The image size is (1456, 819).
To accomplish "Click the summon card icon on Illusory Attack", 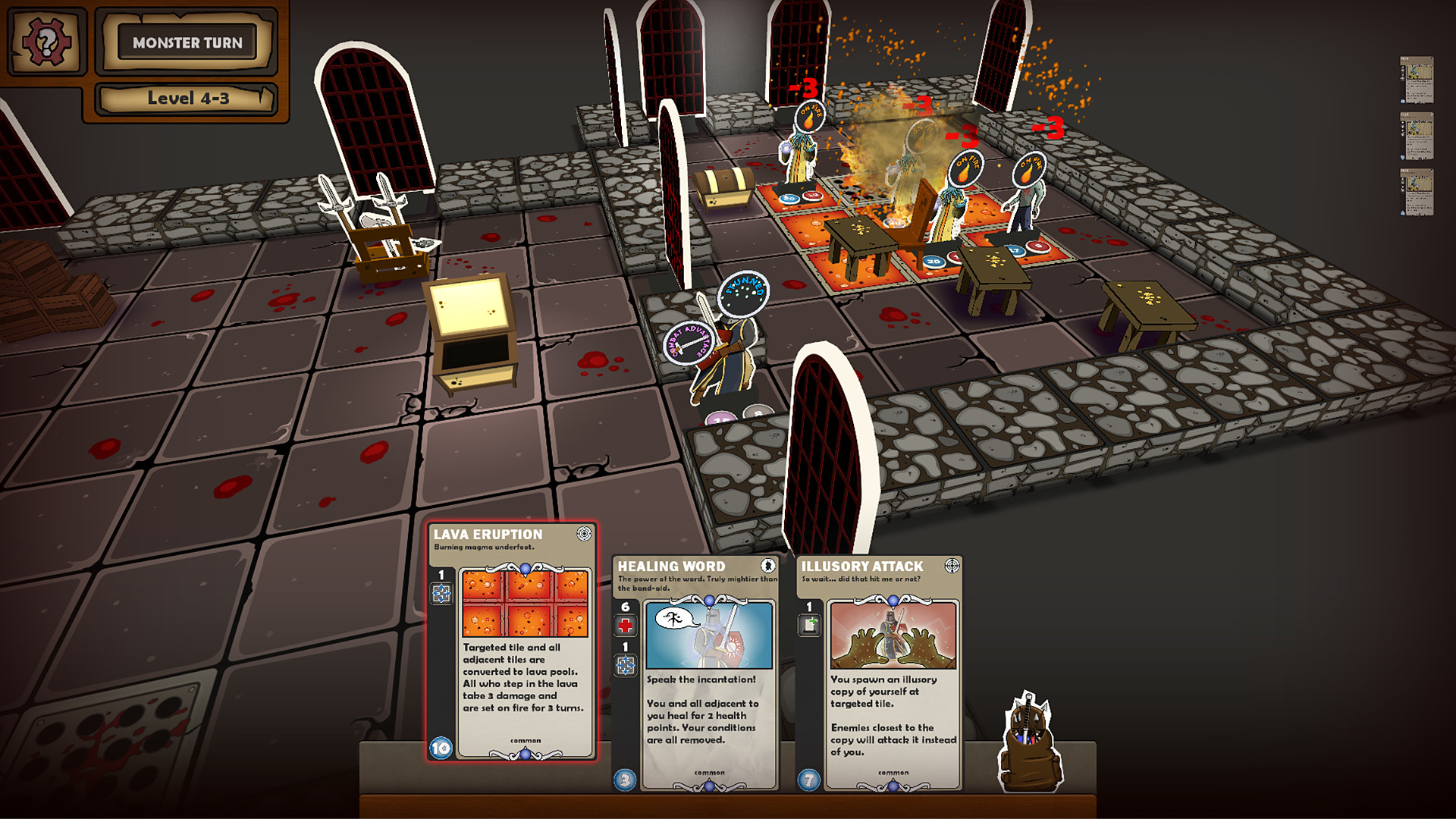I will (810, 623).
